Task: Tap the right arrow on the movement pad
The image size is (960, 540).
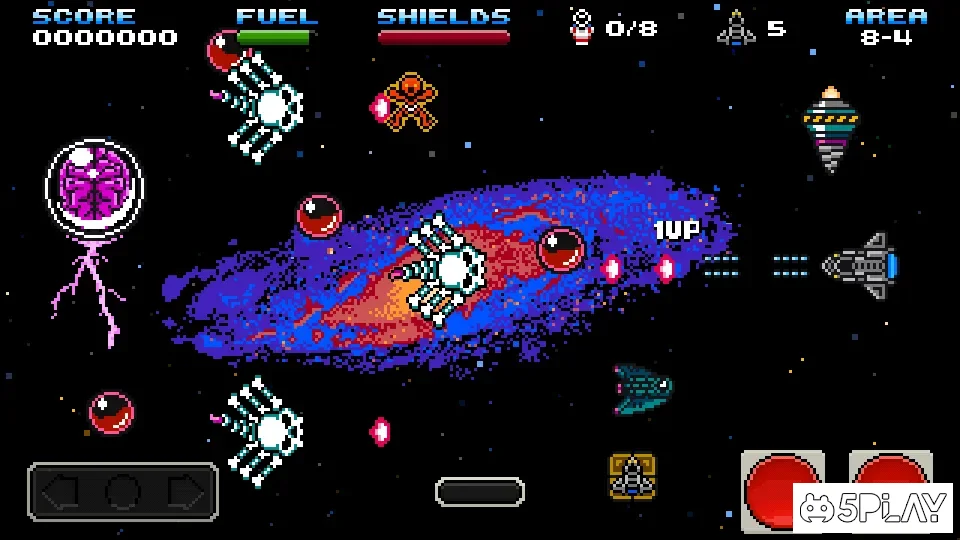Action: [x=185, y=492]
